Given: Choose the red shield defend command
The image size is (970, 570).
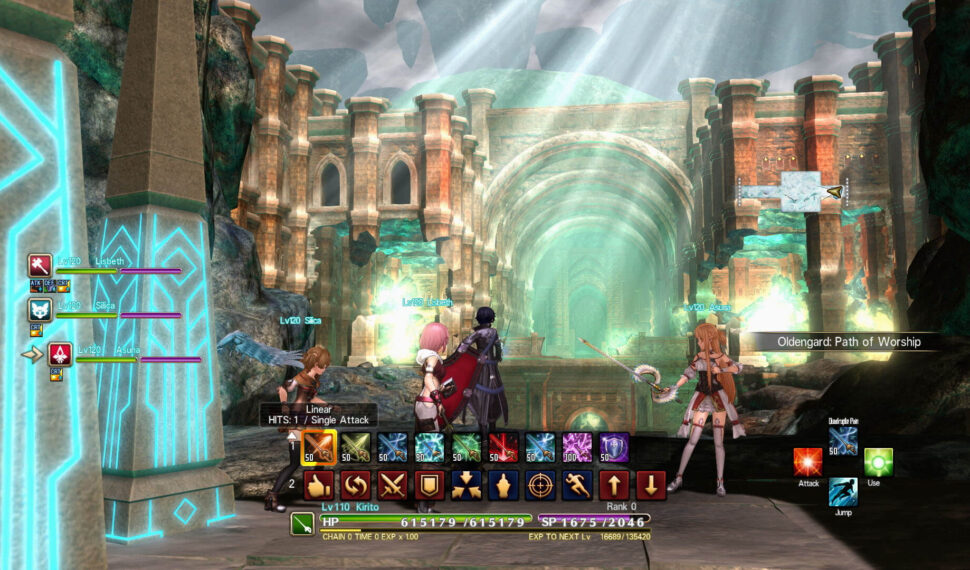Looking at the screenshot, I should [x=429, y=485].
